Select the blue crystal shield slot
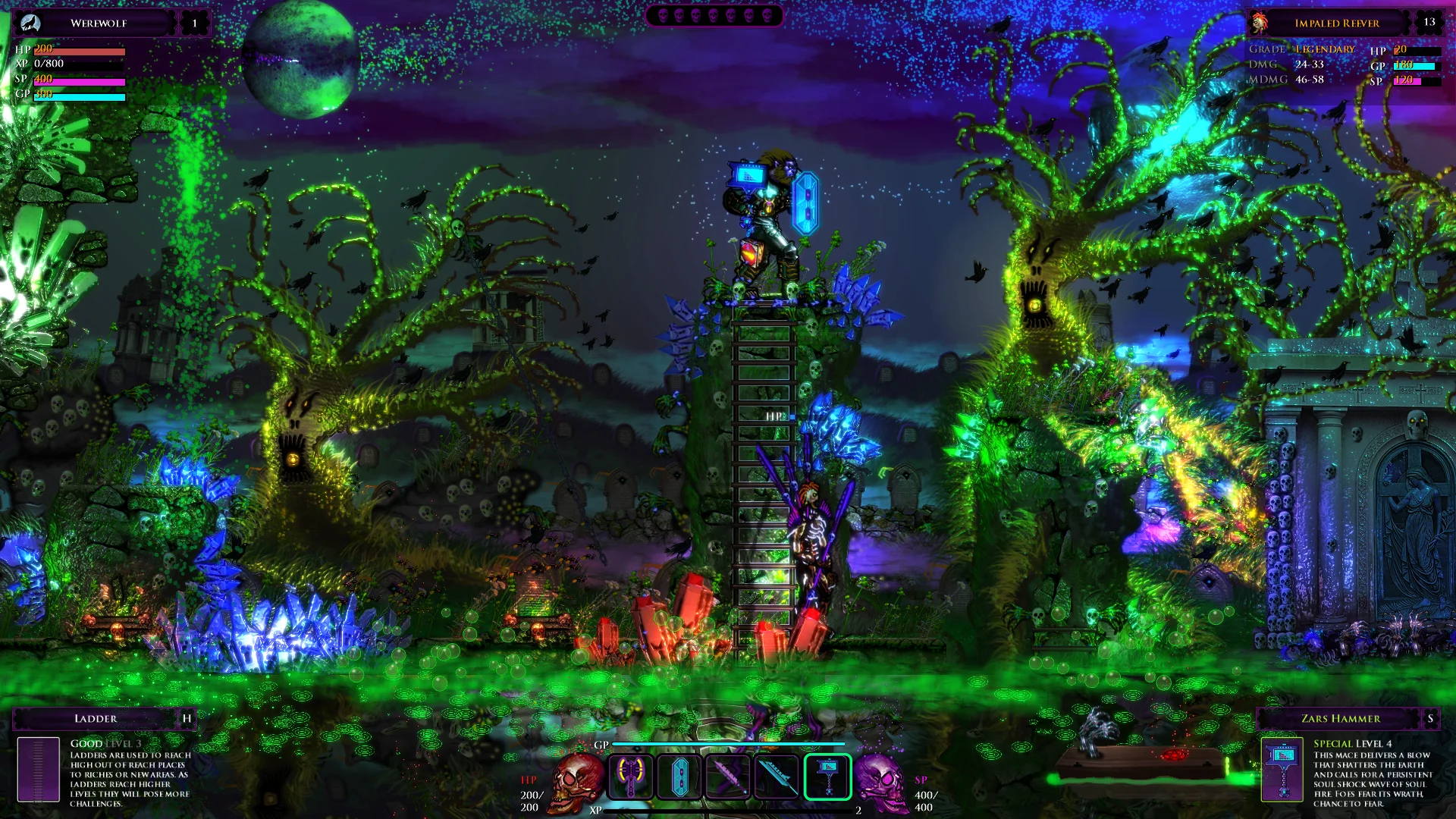The width and height of the screenshot is (1456, 819). click(x=679, y=777)
